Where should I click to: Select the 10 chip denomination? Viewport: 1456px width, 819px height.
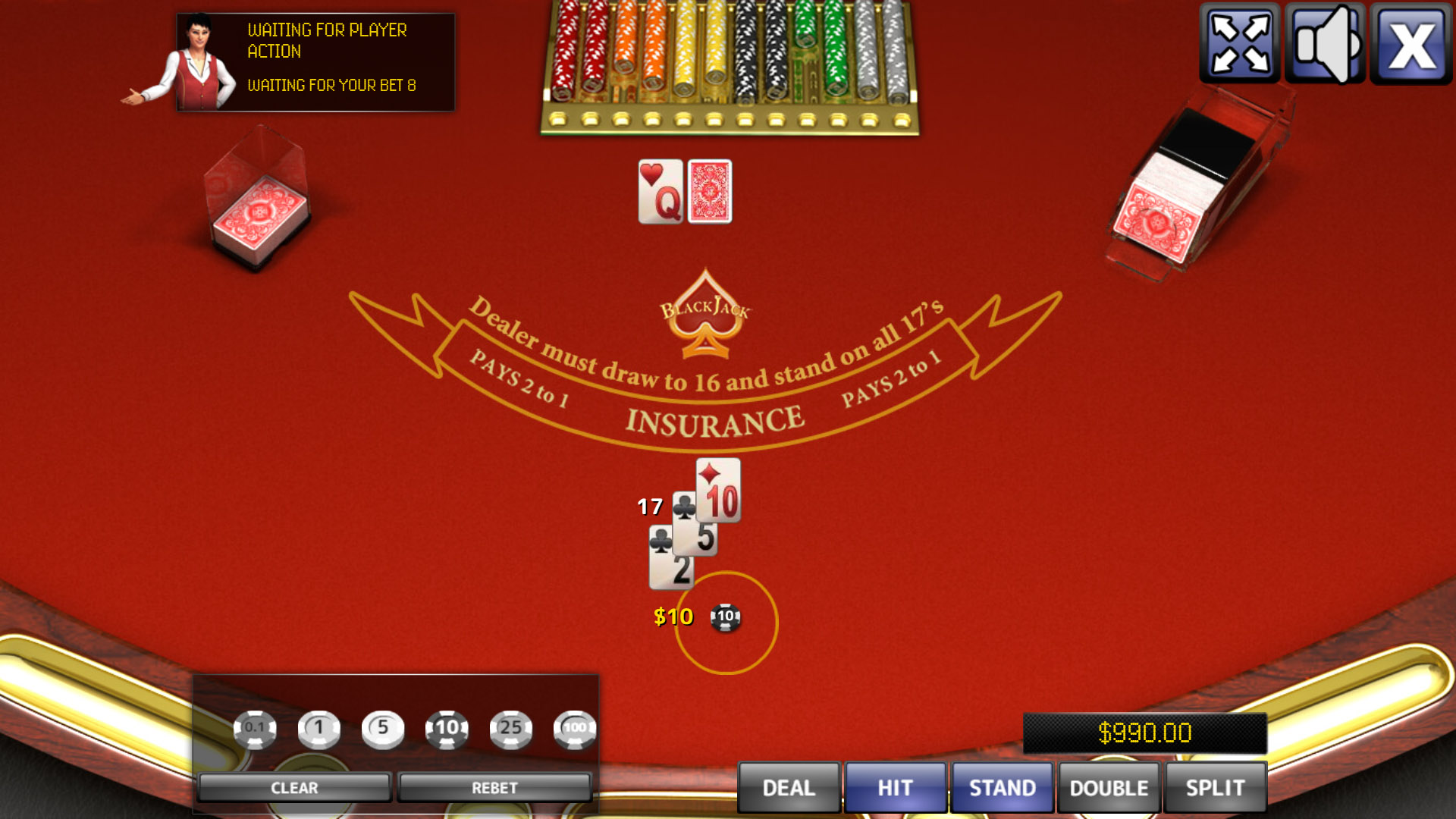point(447,728)
